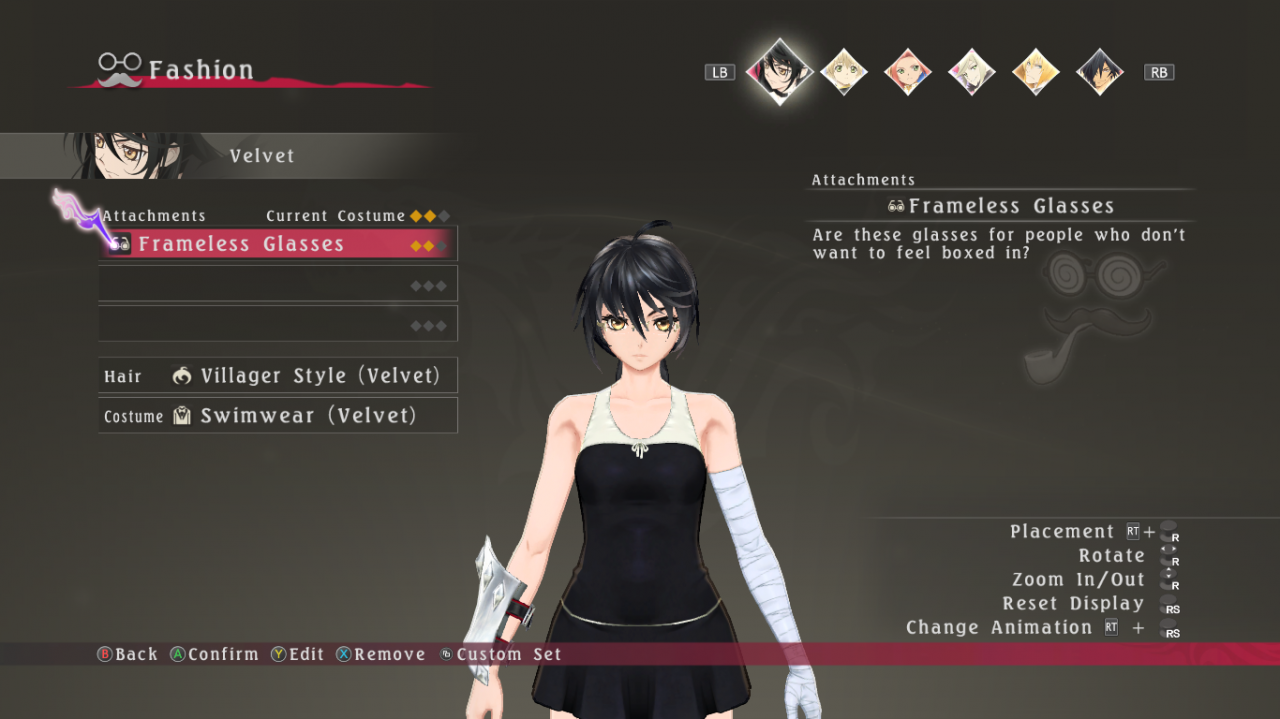The height and width of the screenshot is (719, 1280).
Task: Choose Confirm in the bottom bar
Action: (x=214, y=654)
